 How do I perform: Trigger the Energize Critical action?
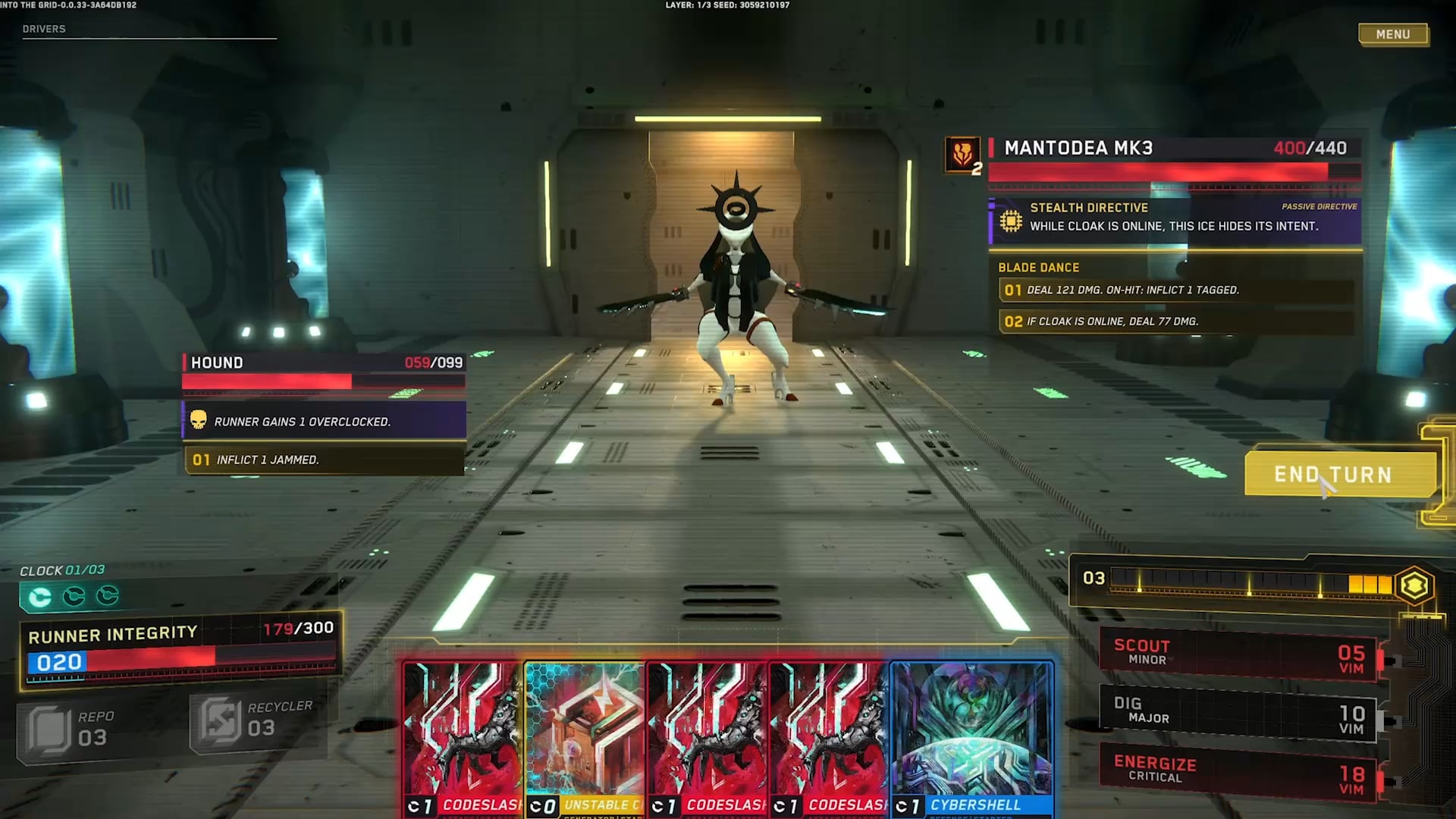point(1238,771)
